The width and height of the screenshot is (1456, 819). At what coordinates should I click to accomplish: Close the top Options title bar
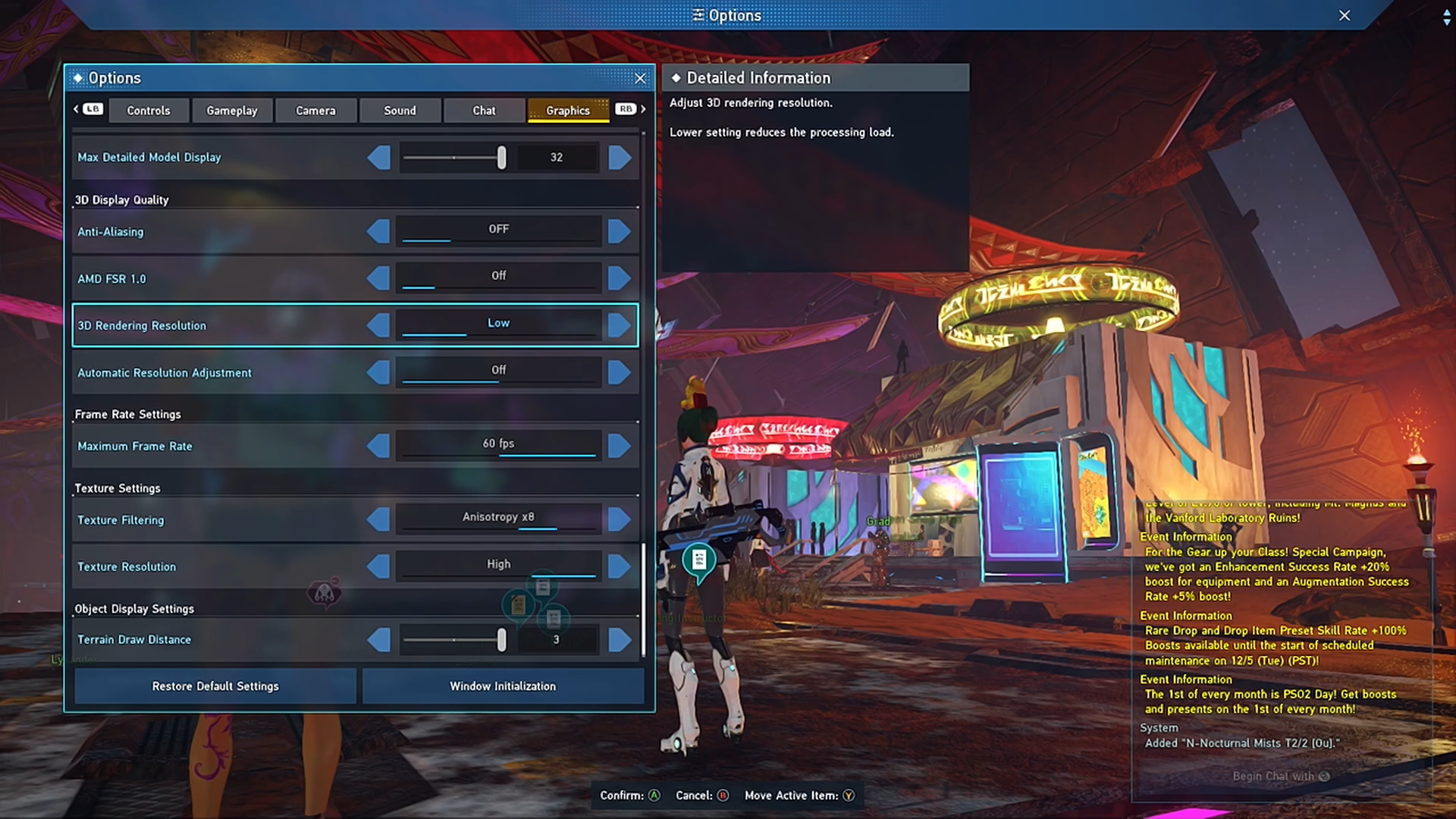point(1344,15)
